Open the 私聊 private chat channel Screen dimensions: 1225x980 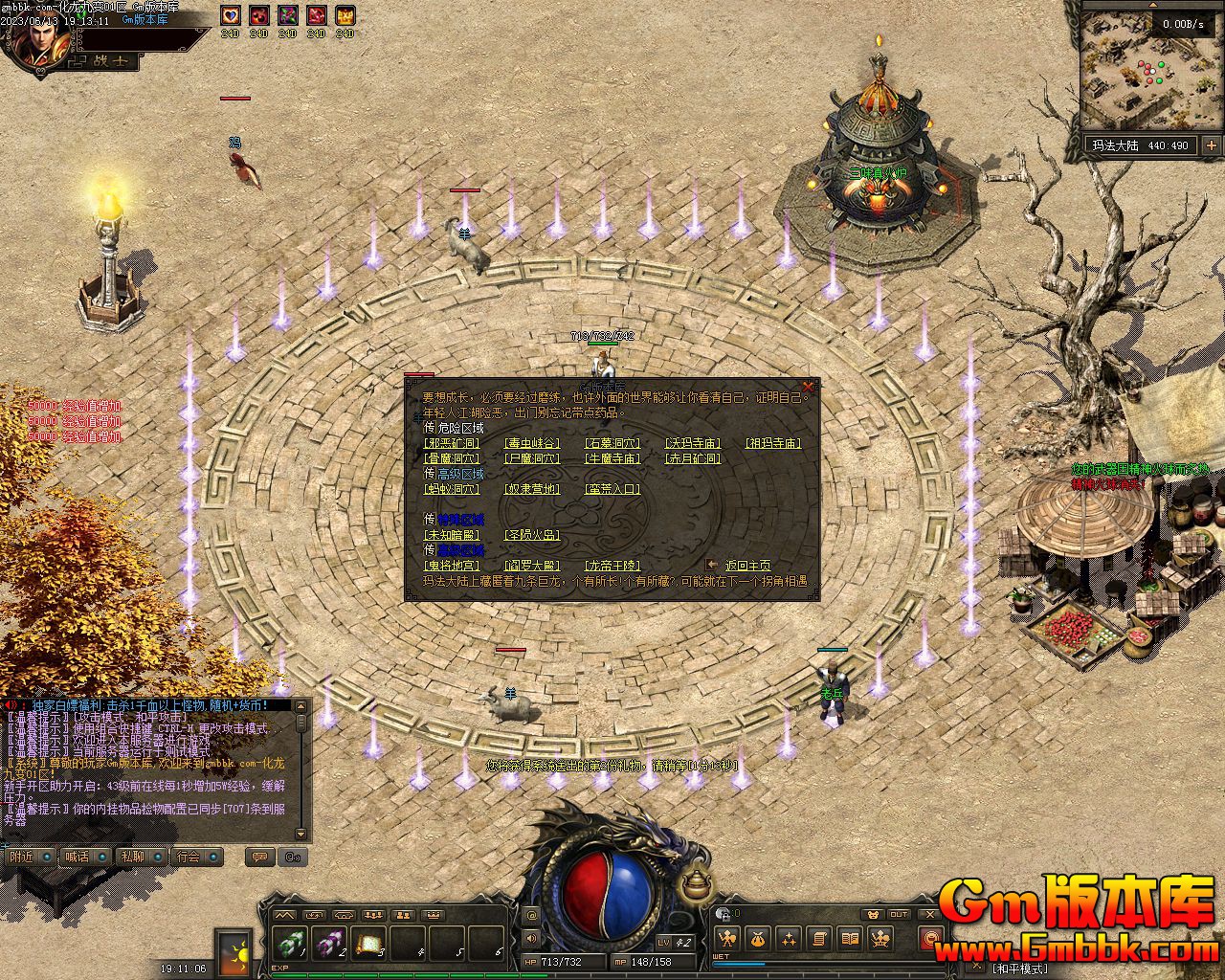132,857
